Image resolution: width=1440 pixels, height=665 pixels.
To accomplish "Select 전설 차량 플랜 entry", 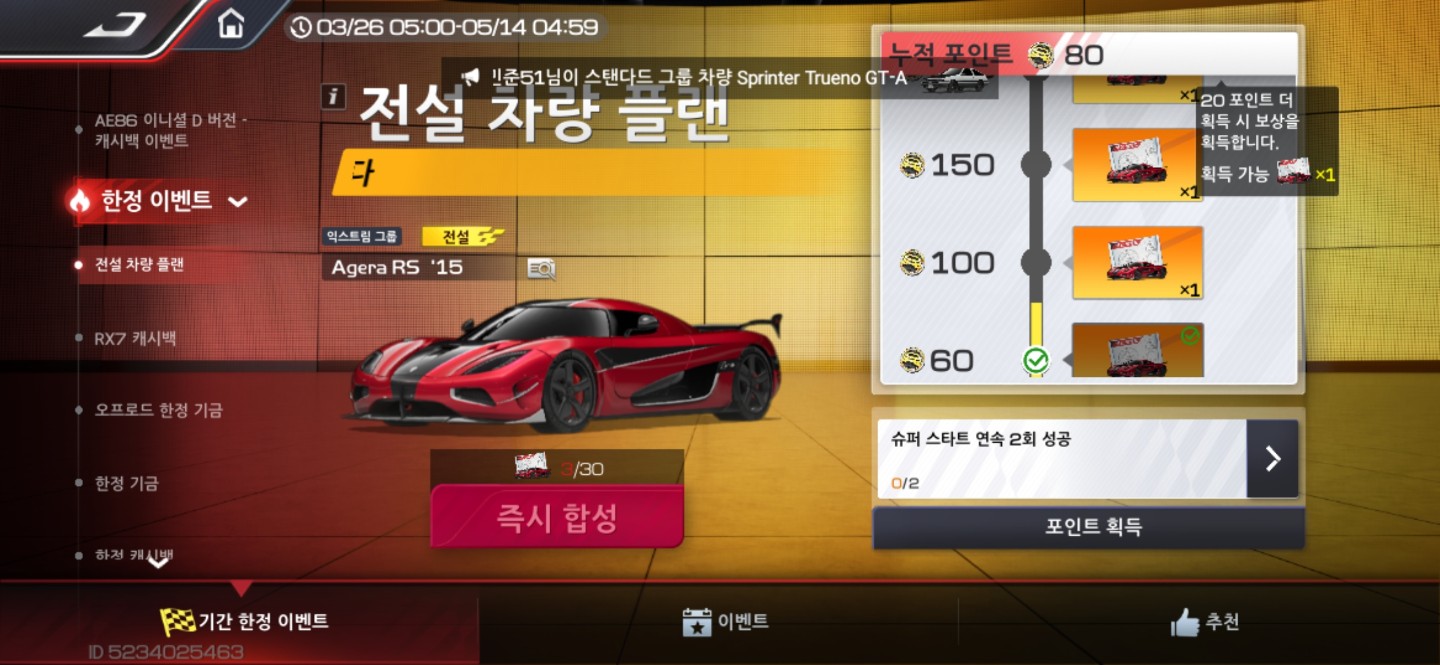I will [139, 265].
